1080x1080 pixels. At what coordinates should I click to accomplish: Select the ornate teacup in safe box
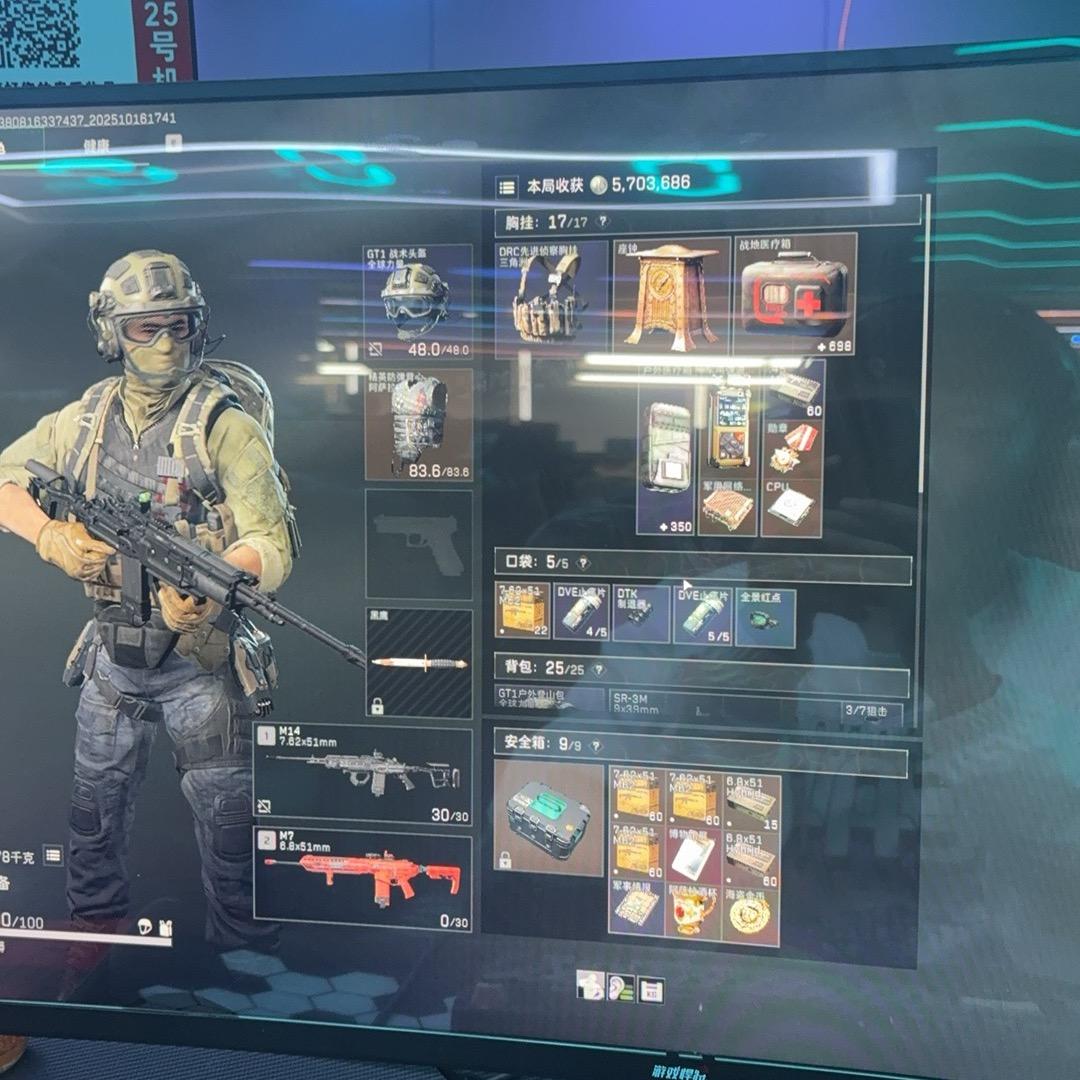(694, 912)
